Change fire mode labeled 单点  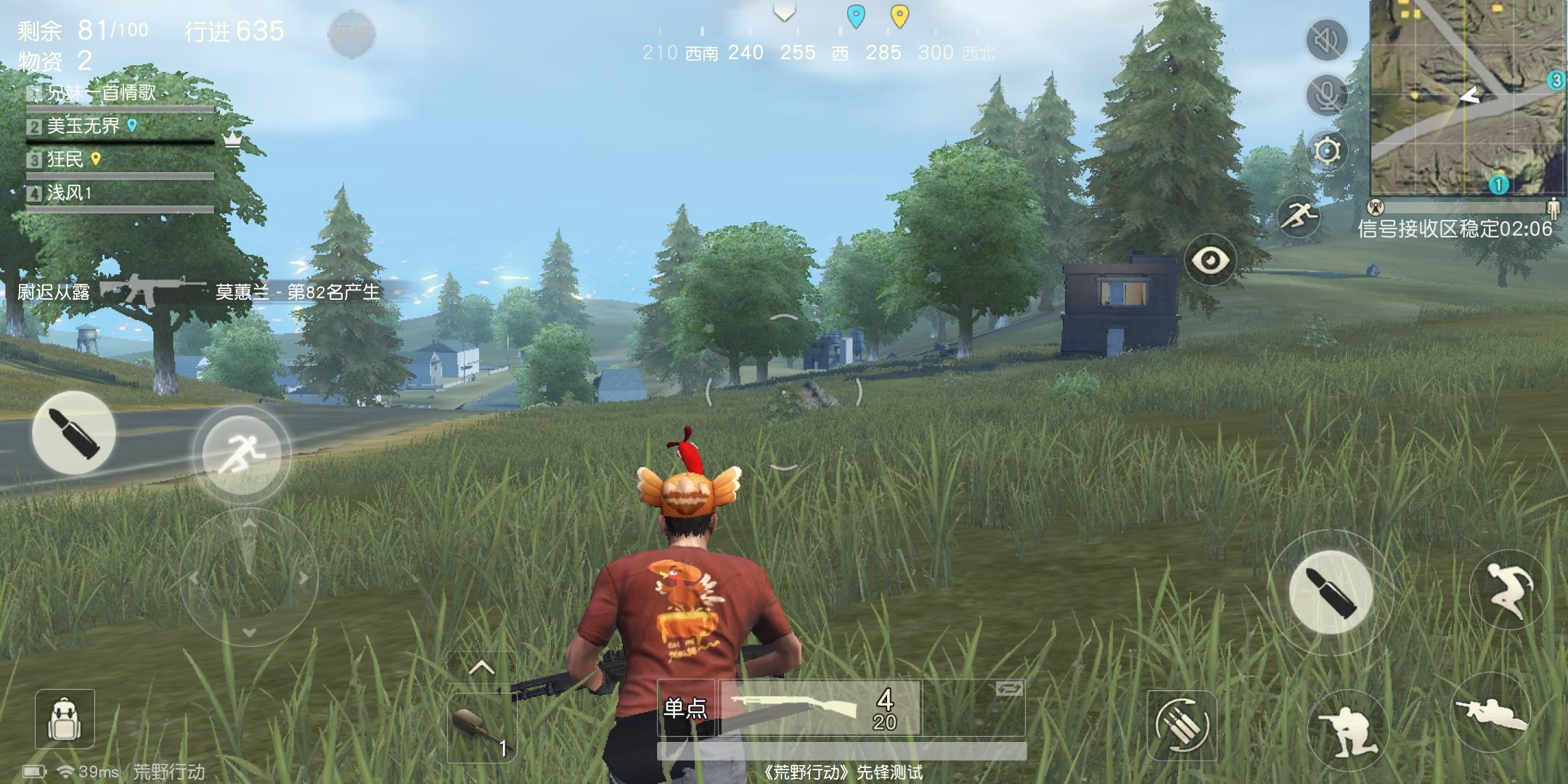pos(685,708)
